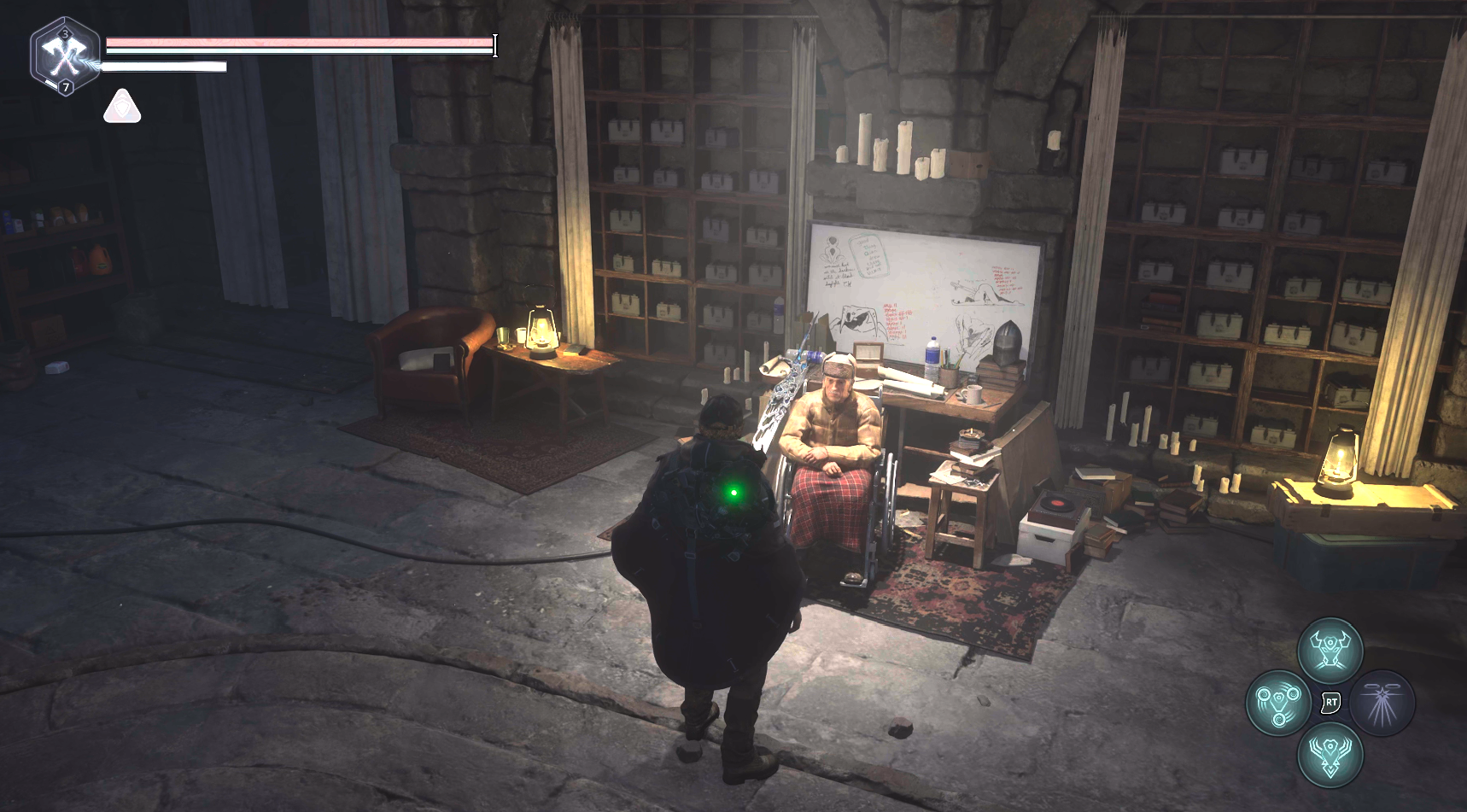Screen dimensions: 1467x812
Task: Activate the horned bull-head ability
Action: pyautogui.click(x=1330, y=651)
